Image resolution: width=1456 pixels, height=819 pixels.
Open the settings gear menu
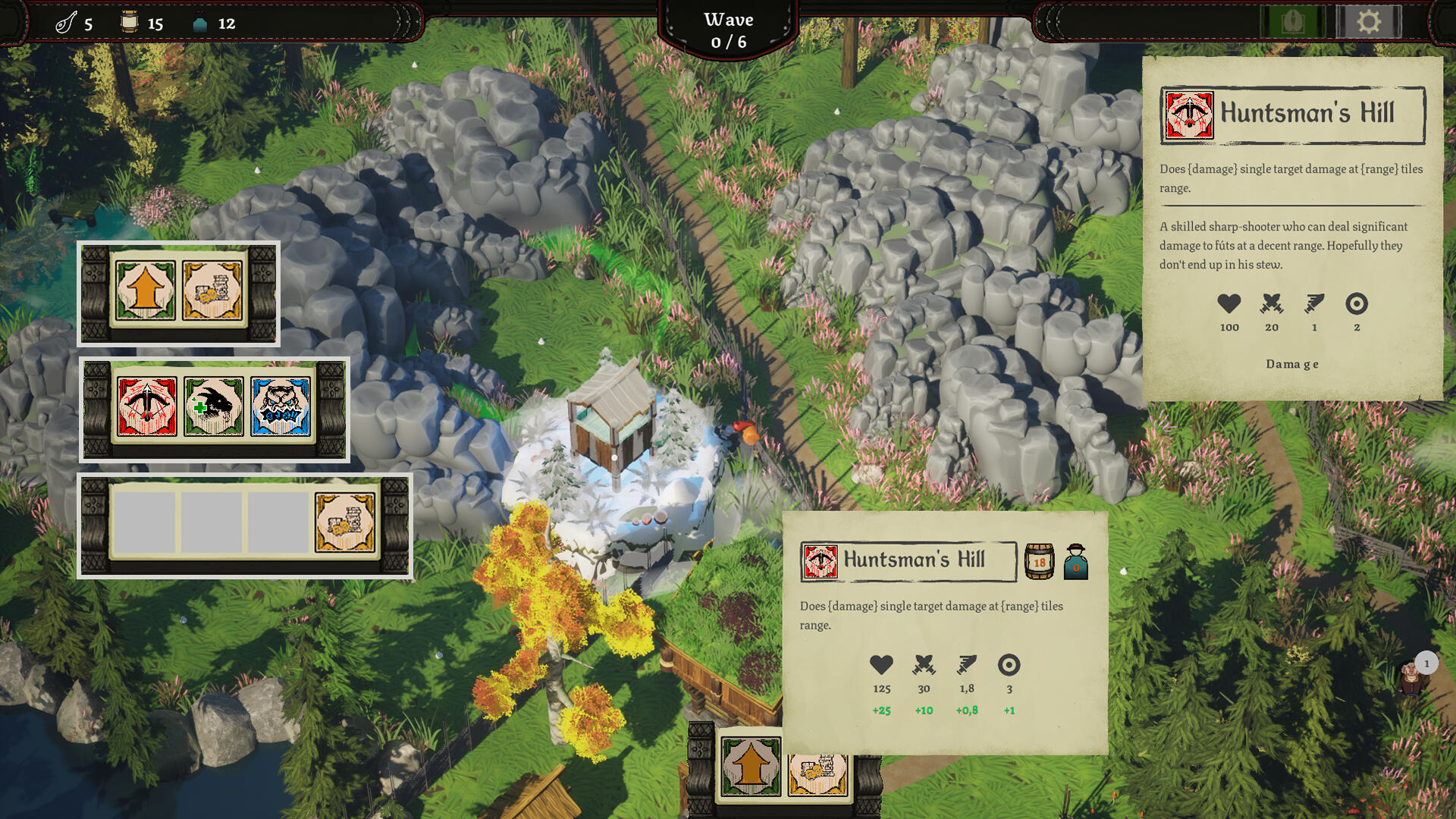(x=1368, y=21)
